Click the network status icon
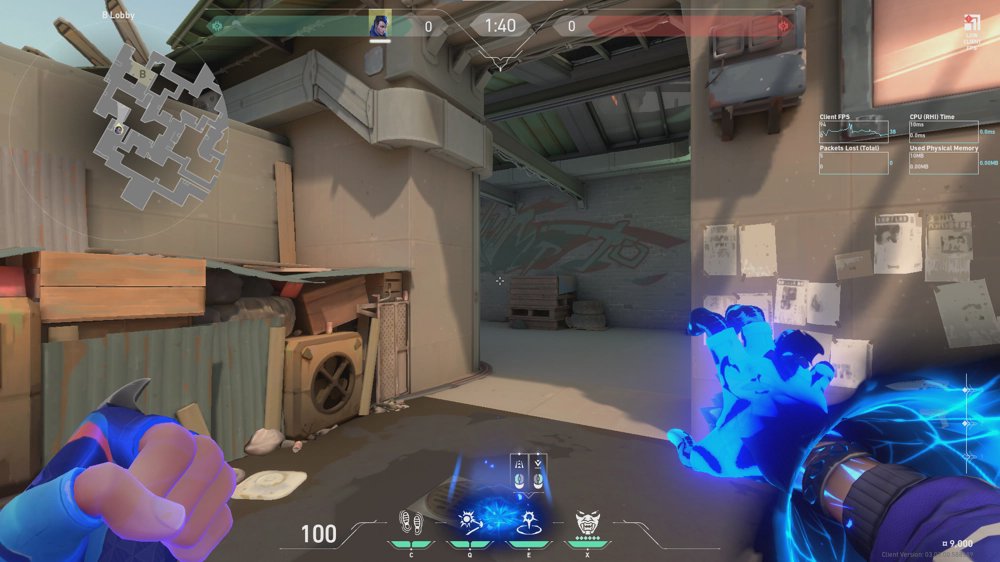Screen dimensions: 1000x562 click(x=970, y=24)
